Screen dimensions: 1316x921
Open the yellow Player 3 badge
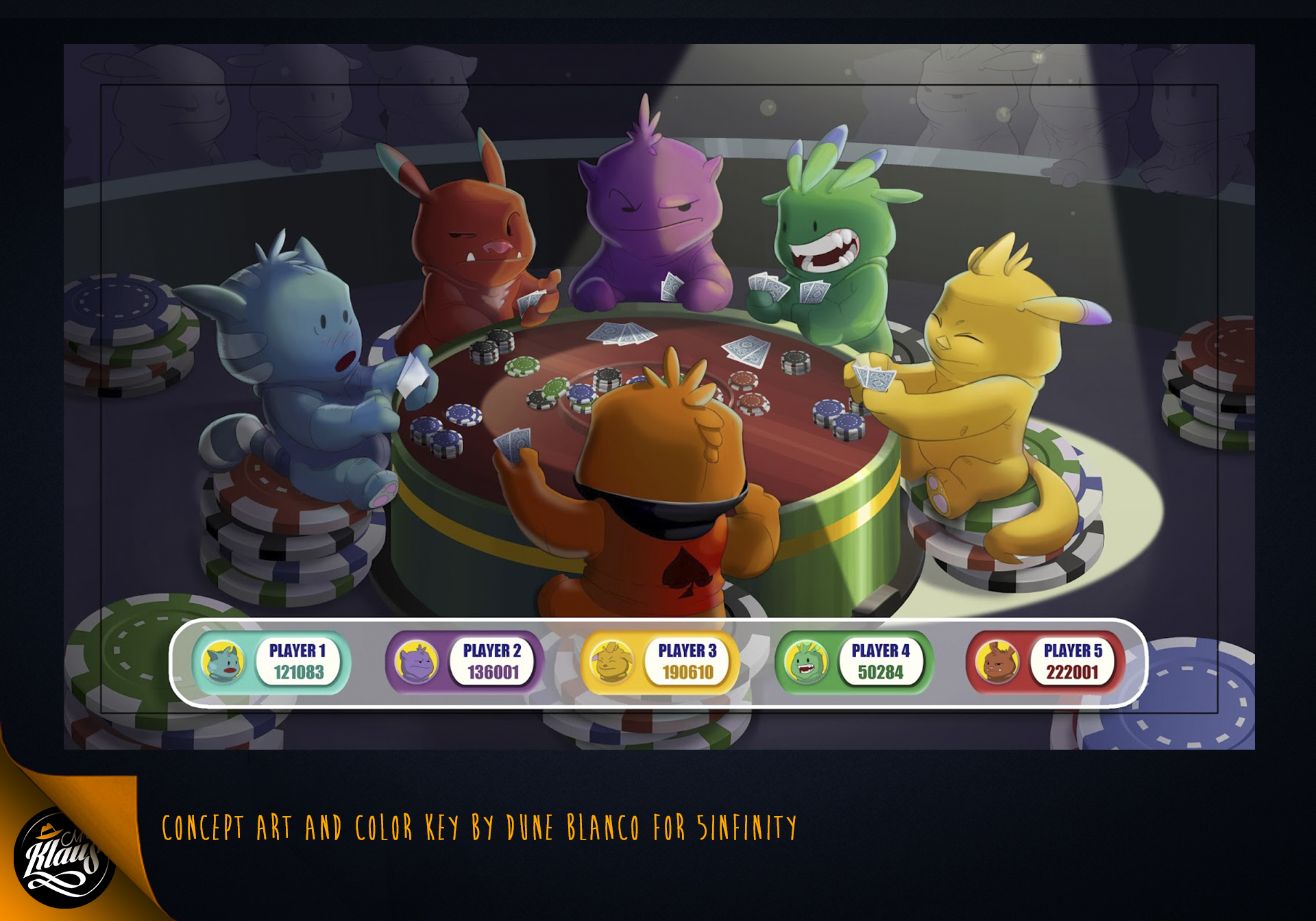(660, 662)
